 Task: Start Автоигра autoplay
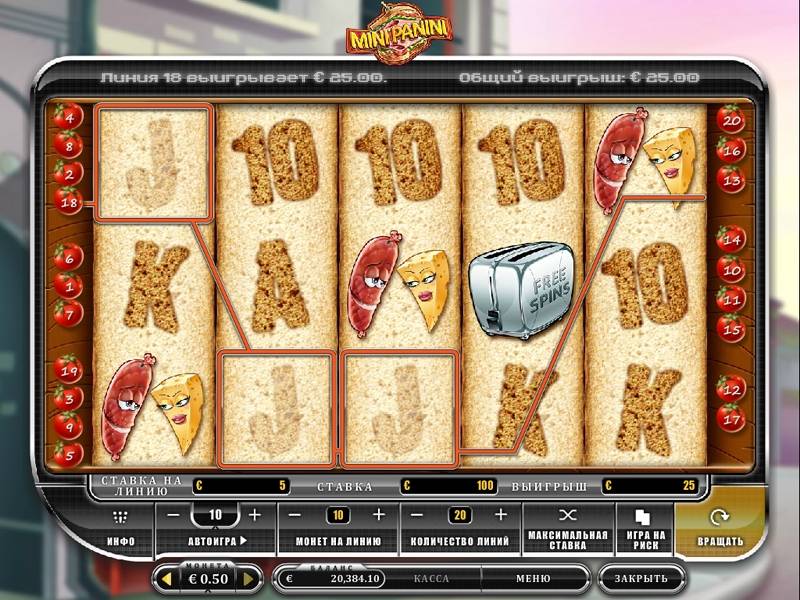tap(216, 541)
